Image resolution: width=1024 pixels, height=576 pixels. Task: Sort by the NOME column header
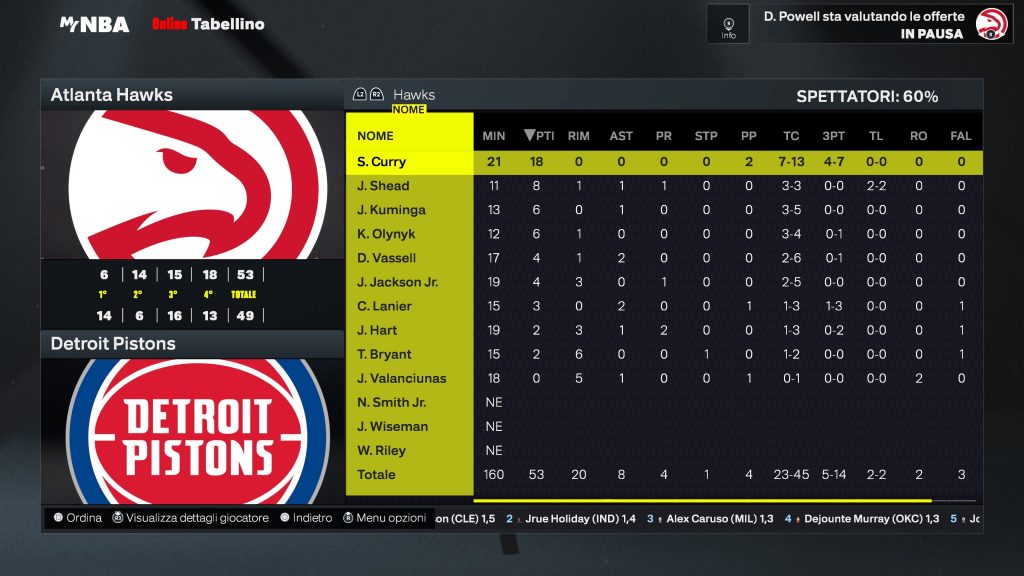point(376,136)
